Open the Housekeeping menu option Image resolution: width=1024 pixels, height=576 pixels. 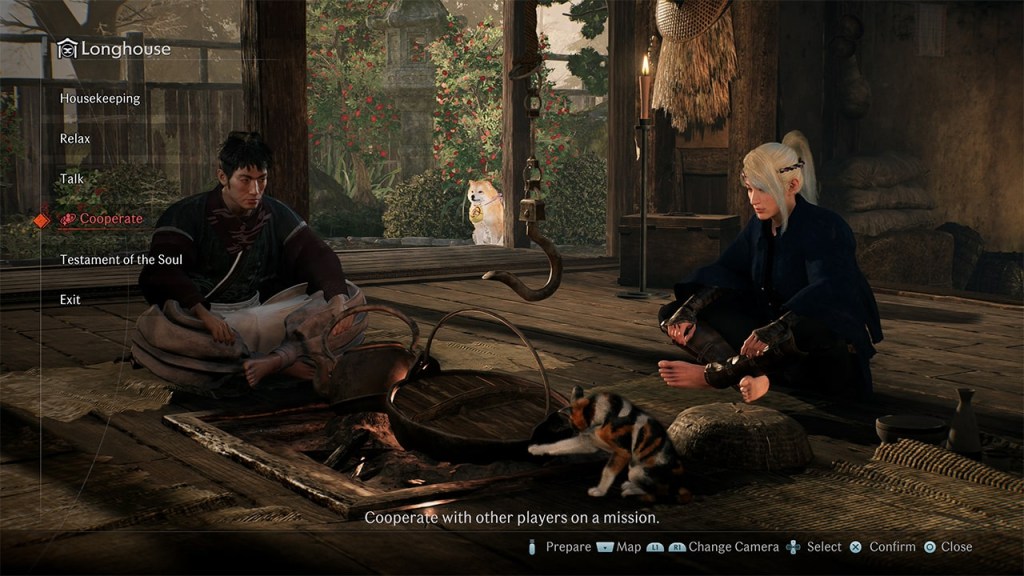tap(100, 99)
